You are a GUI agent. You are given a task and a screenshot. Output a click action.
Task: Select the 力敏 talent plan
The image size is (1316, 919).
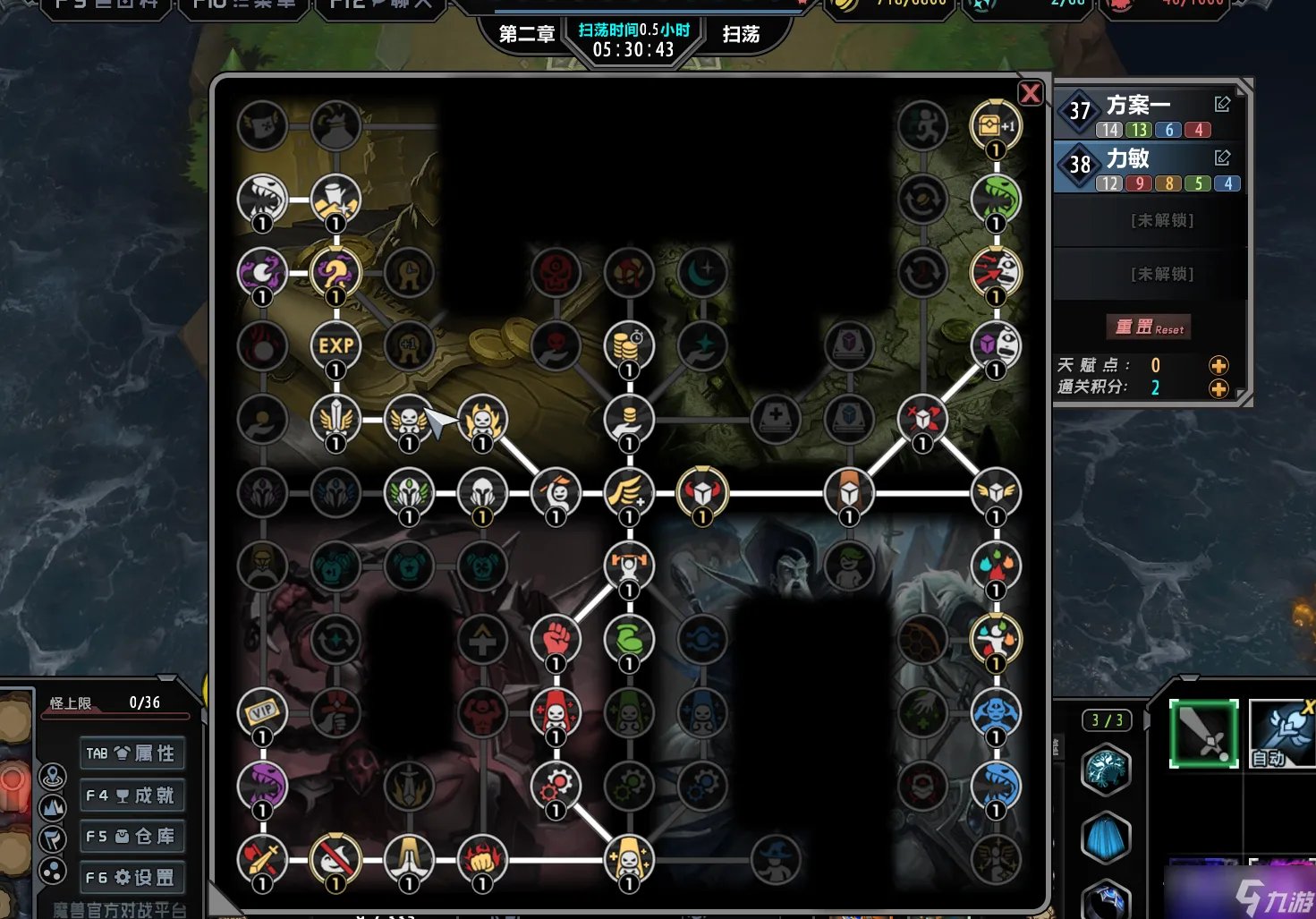click(1131, 158)
